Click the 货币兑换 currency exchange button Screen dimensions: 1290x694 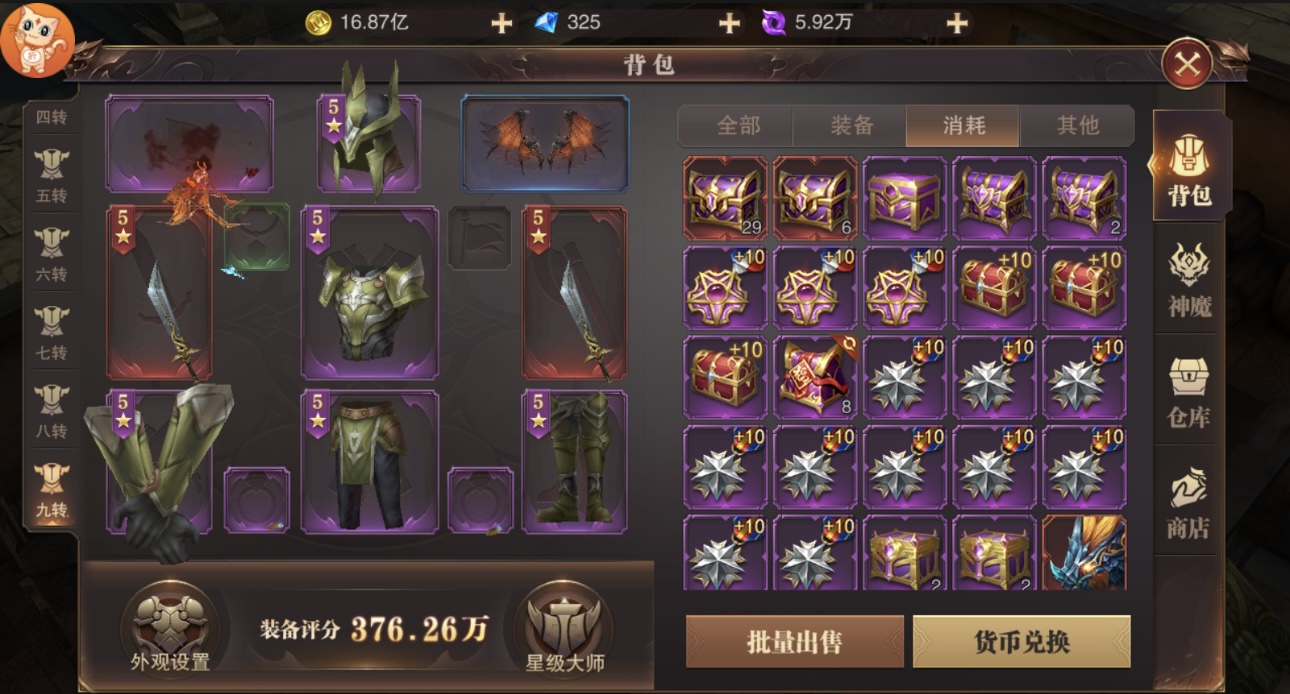pos(1021,641)
